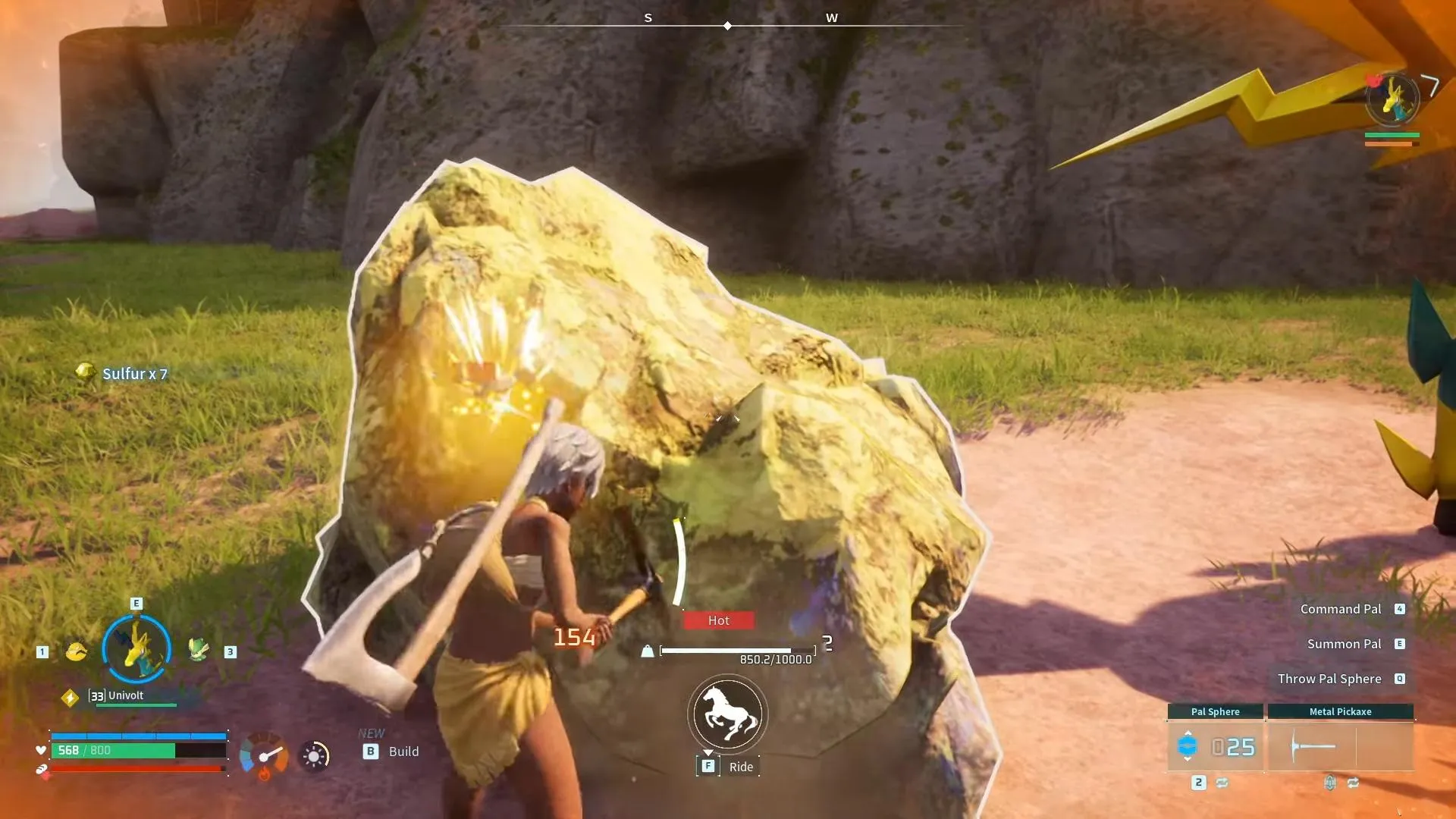Choose the Command Pal action
The image size is (1456, 819).
(x=1340, y=609)
